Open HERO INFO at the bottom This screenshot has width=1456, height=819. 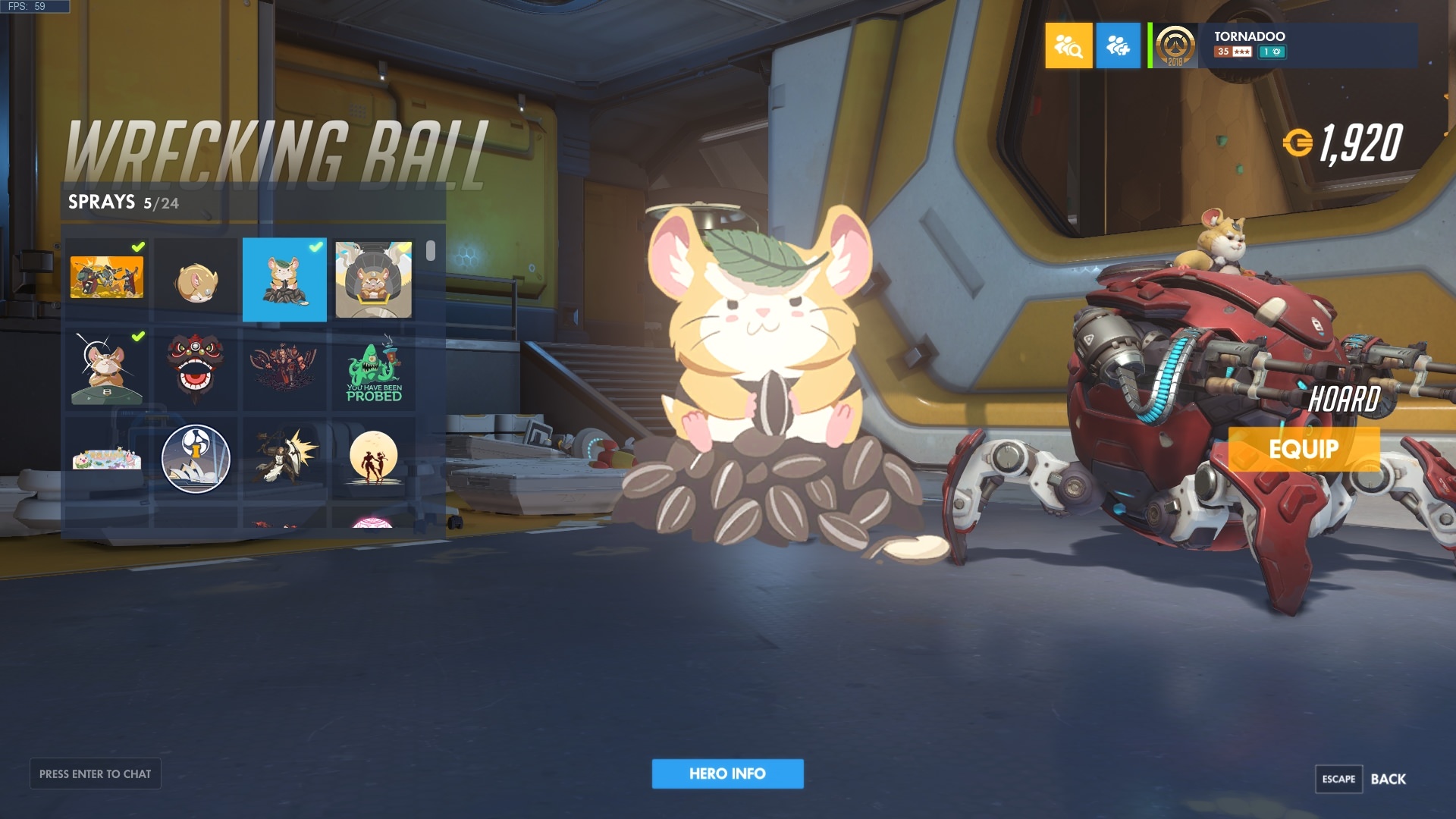[x=727, y=774]
